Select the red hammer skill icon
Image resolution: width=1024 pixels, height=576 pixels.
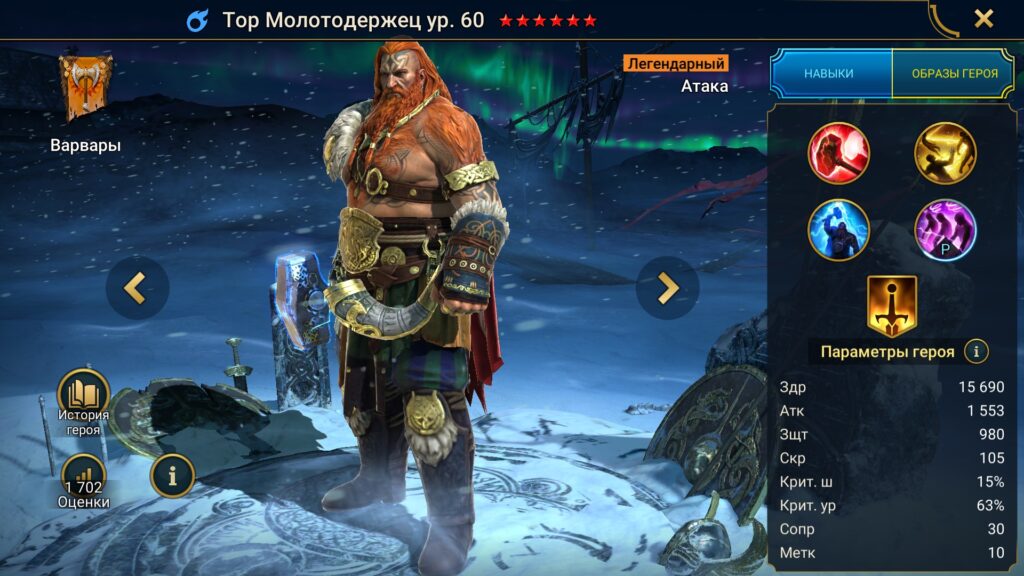(838, 153)
